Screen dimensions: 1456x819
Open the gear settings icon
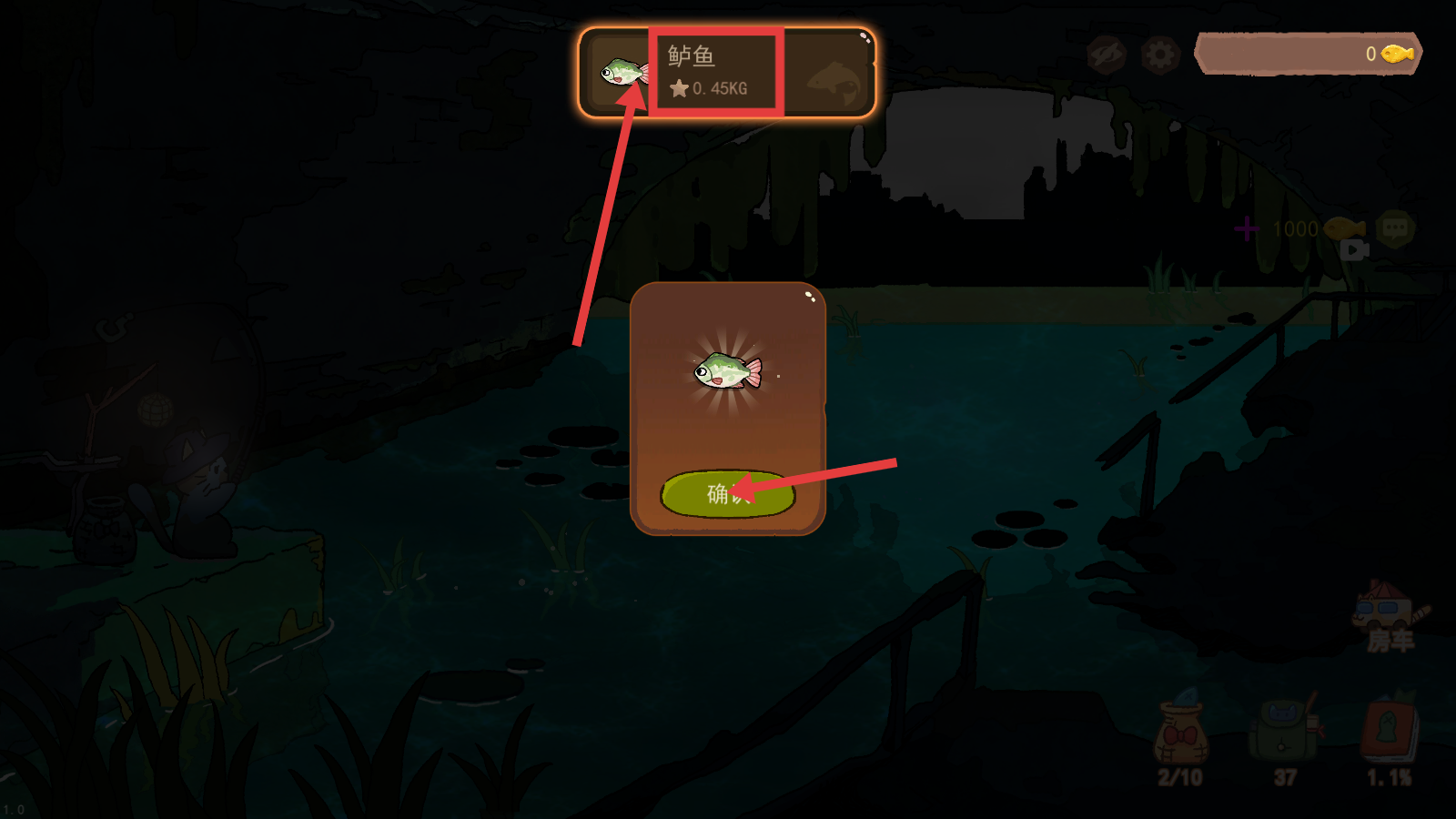coord(1159,55)
